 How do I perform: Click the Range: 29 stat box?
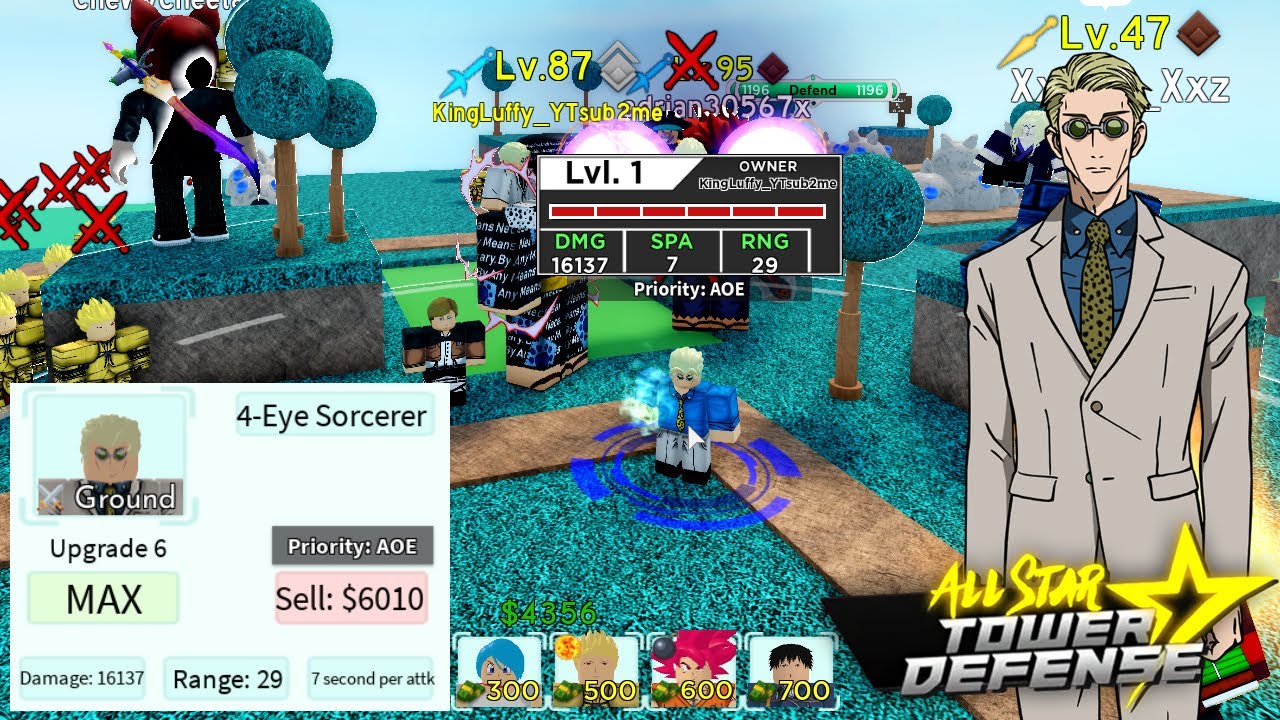pyautogui.click(x=227, y=678)
